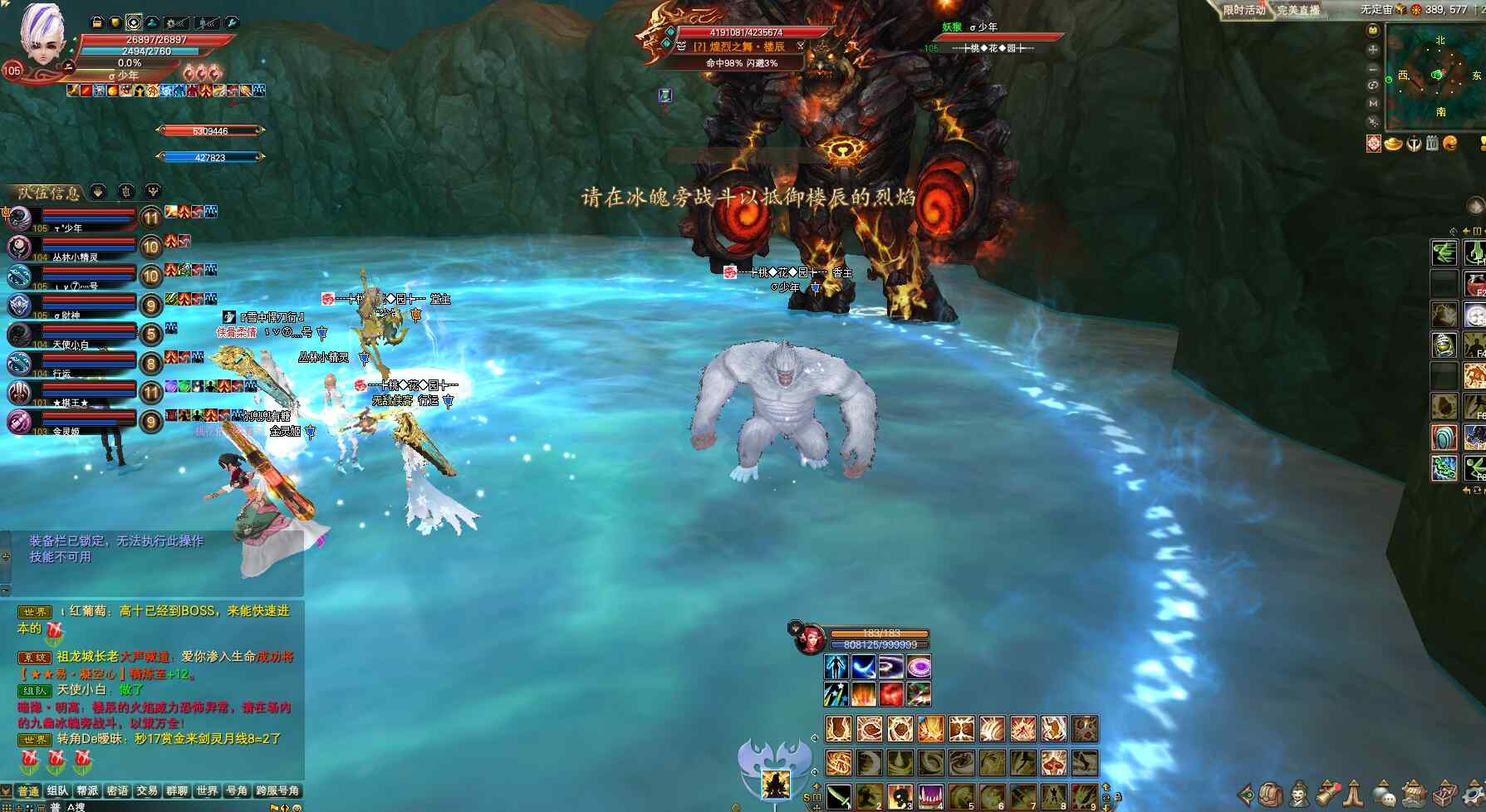Open the 跨服号角 cross-server horn tab
The height and width of the screenshot is (812, 1486).
pos(277,791)
